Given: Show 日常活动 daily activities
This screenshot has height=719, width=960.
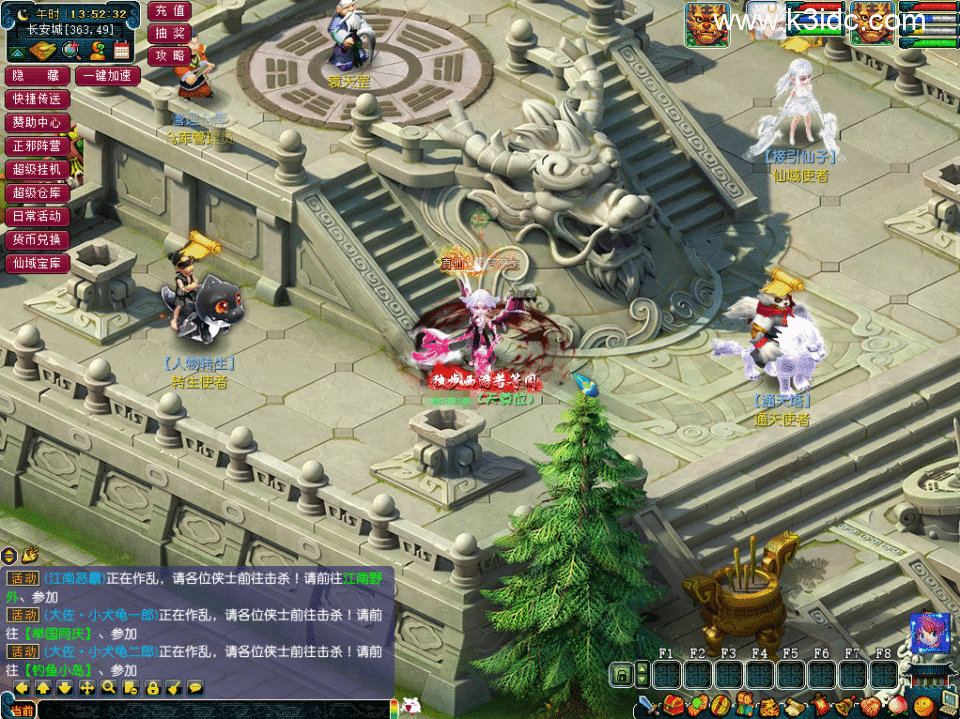Looking at the screenshot, I should coord(37,216).
